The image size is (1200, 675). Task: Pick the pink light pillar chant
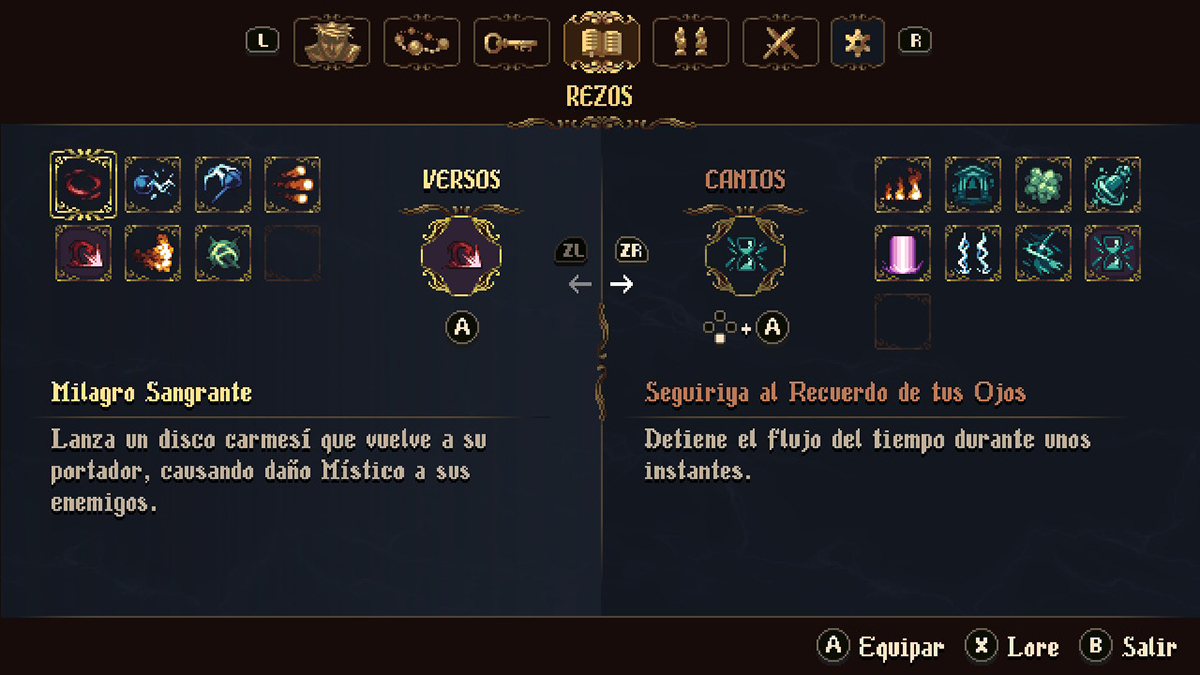pyautogui.click(x=903, y=252)
